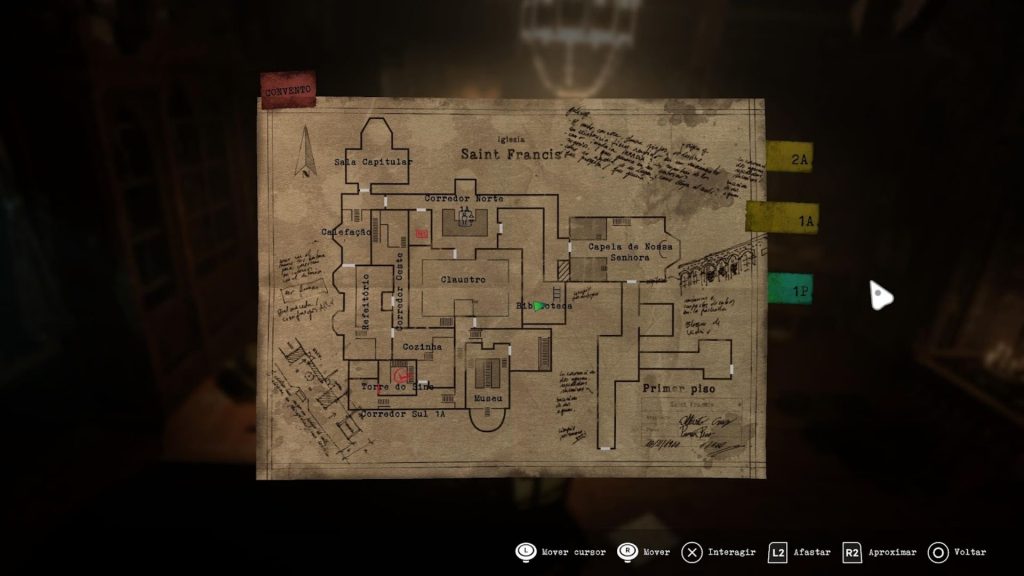Select the red marker near Corredor Oeste
This screenshot has width=1024, height=576.
pos(422,233)
